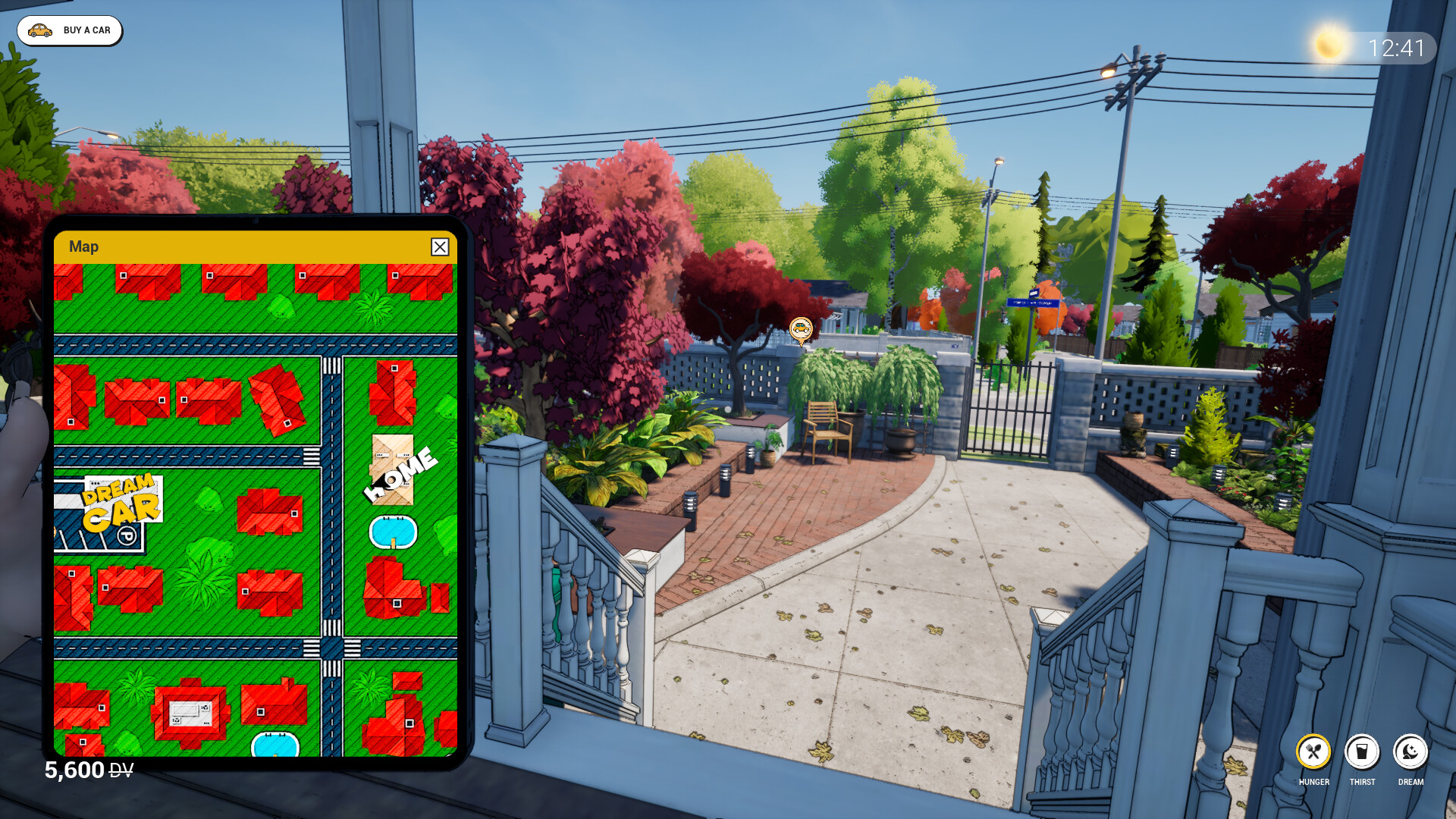Click the HOME marker on the map
Image resolution: width=1456 pixels, height=819 pixels.
[400, 473]
